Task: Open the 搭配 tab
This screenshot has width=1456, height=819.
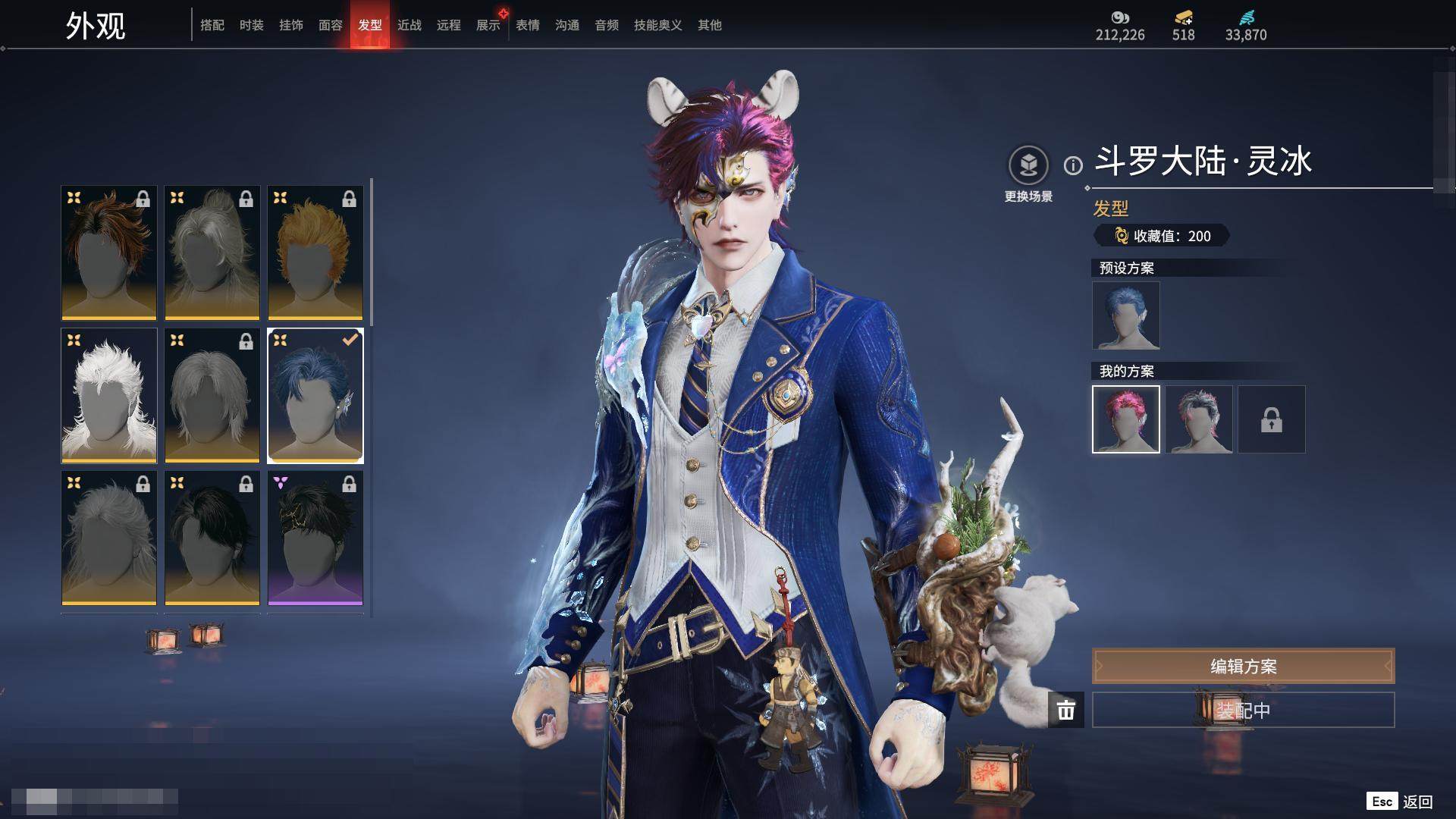Action: coord(212,25)
